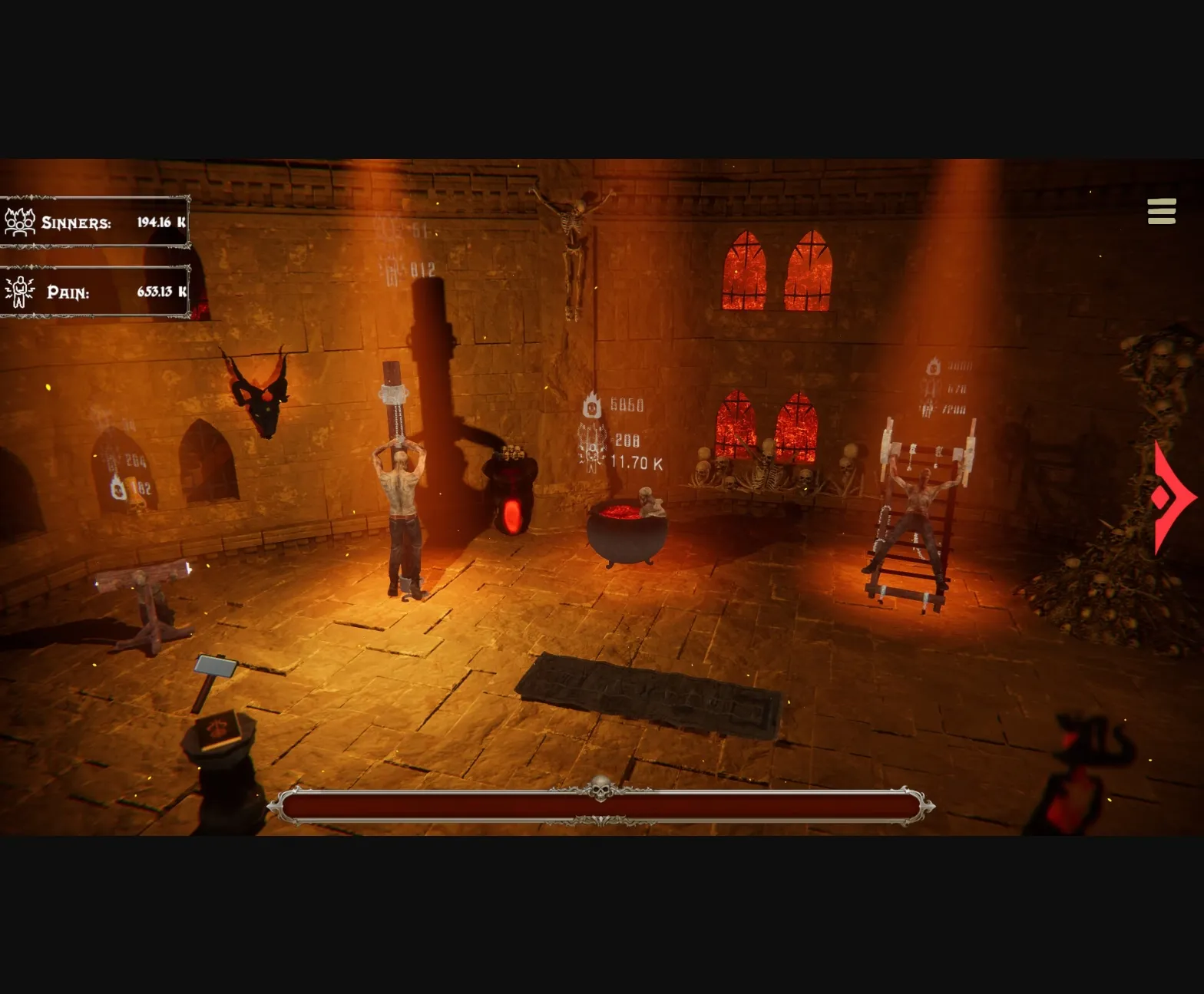The width and height of the screenshot is (1204, 994).
Task: Select the flame upgrade icon above the torture rack
Action: point(932,367)
